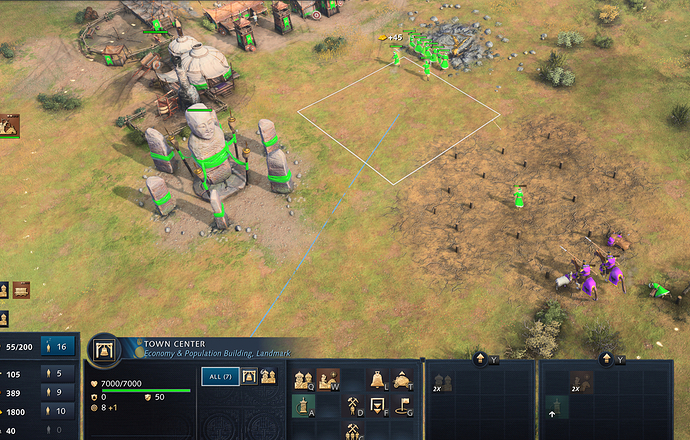
Task: Activate the green A command icon
Action: (303, 405)
